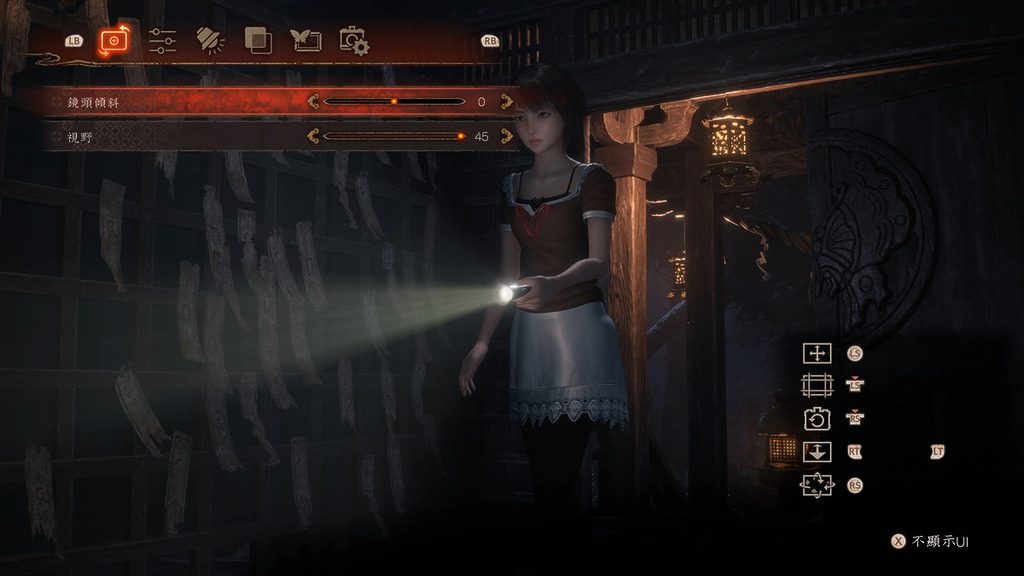Switch to the overlapping squares tab
The height and width of the screenshot is (576, 1024).
[x=258, y=41]
